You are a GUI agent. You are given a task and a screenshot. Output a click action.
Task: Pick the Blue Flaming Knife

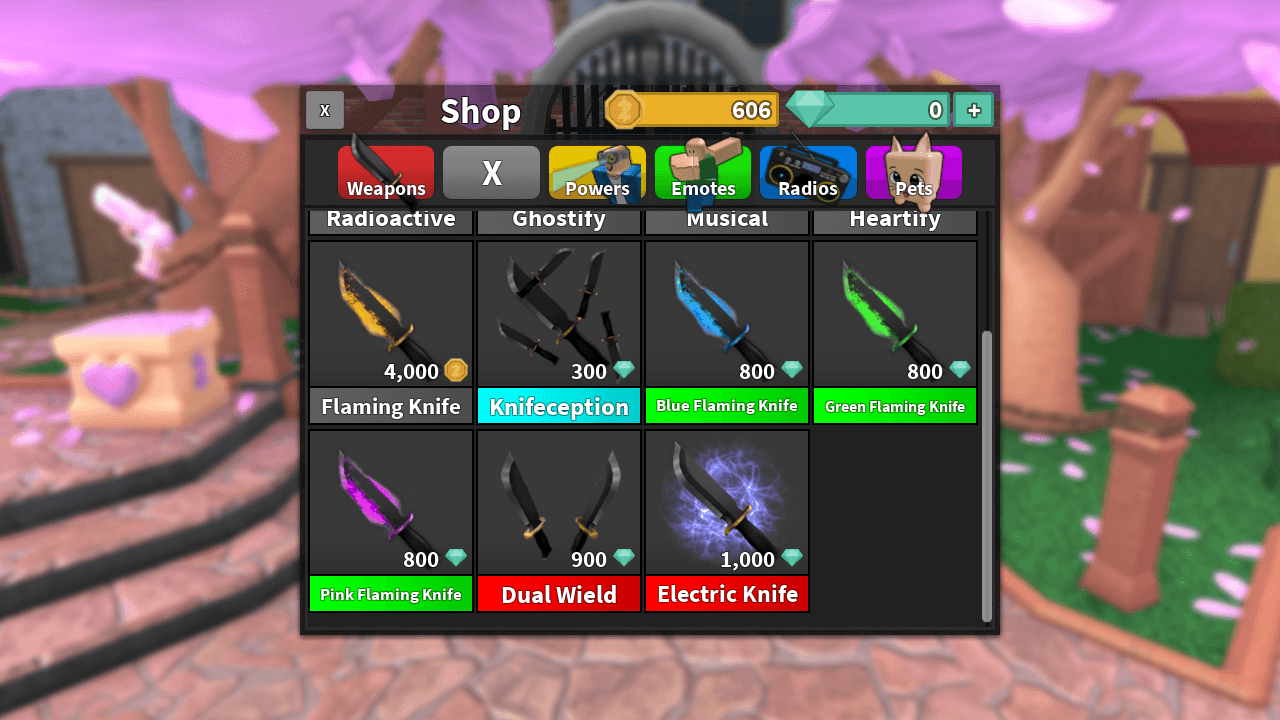(727, 332)
